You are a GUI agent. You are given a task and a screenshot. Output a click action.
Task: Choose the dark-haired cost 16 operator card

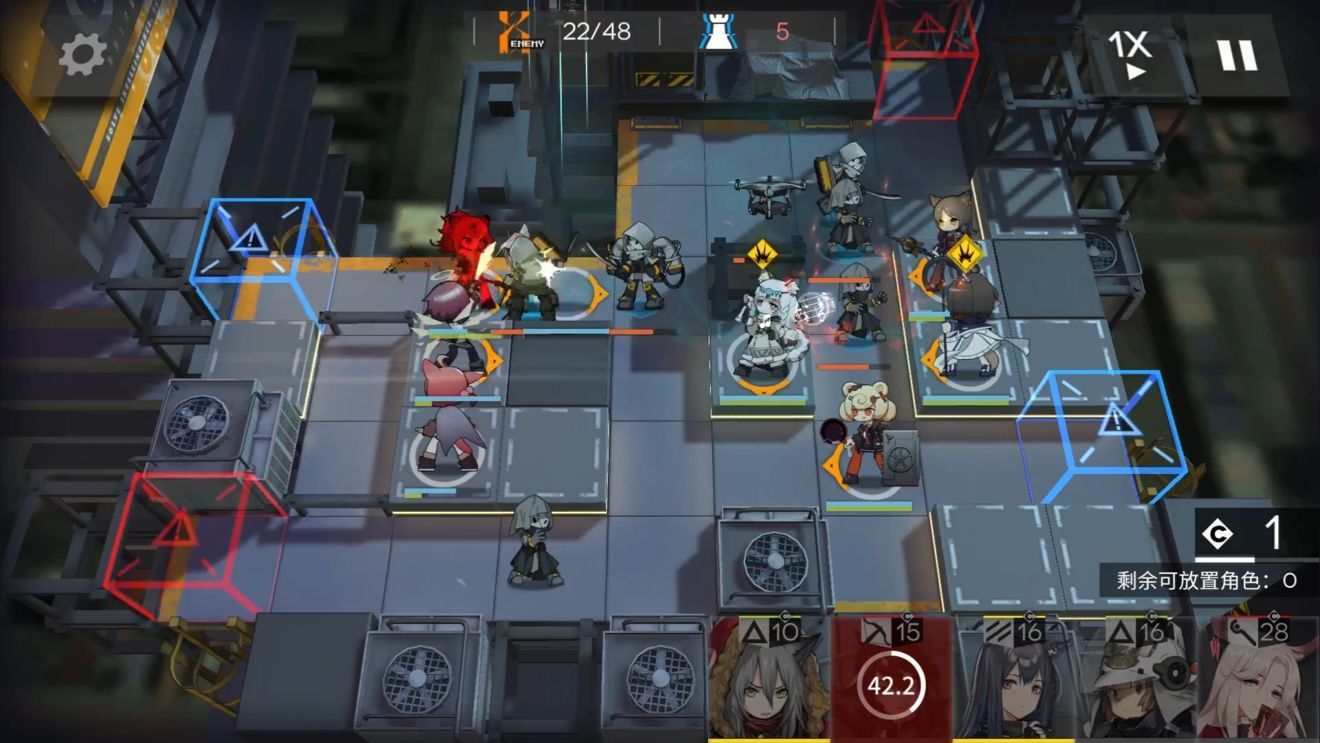pyautogui.click(x=1013, y=682)
